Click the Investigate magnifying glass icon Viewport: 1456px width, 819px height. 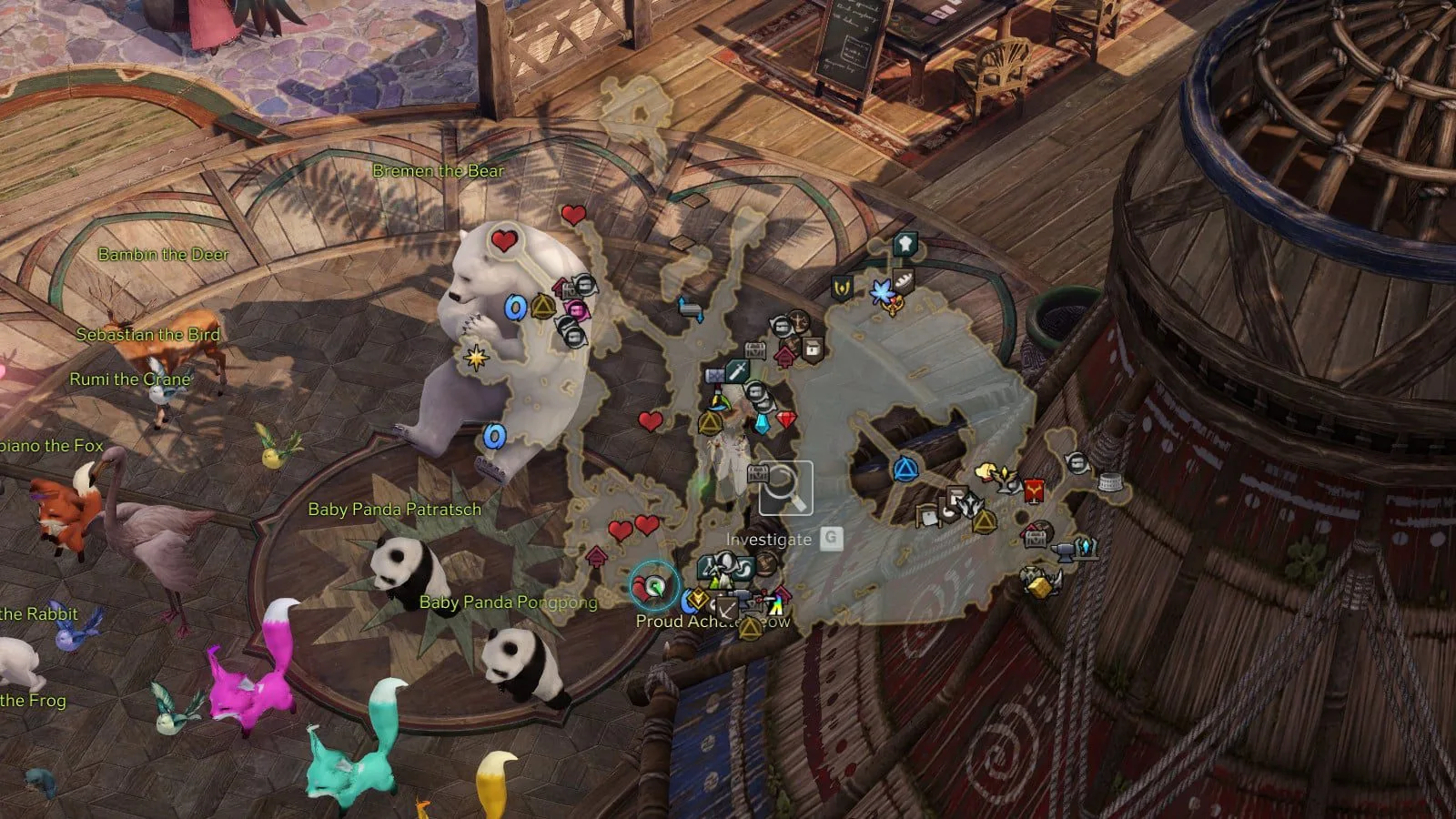[x=786, y=489]
